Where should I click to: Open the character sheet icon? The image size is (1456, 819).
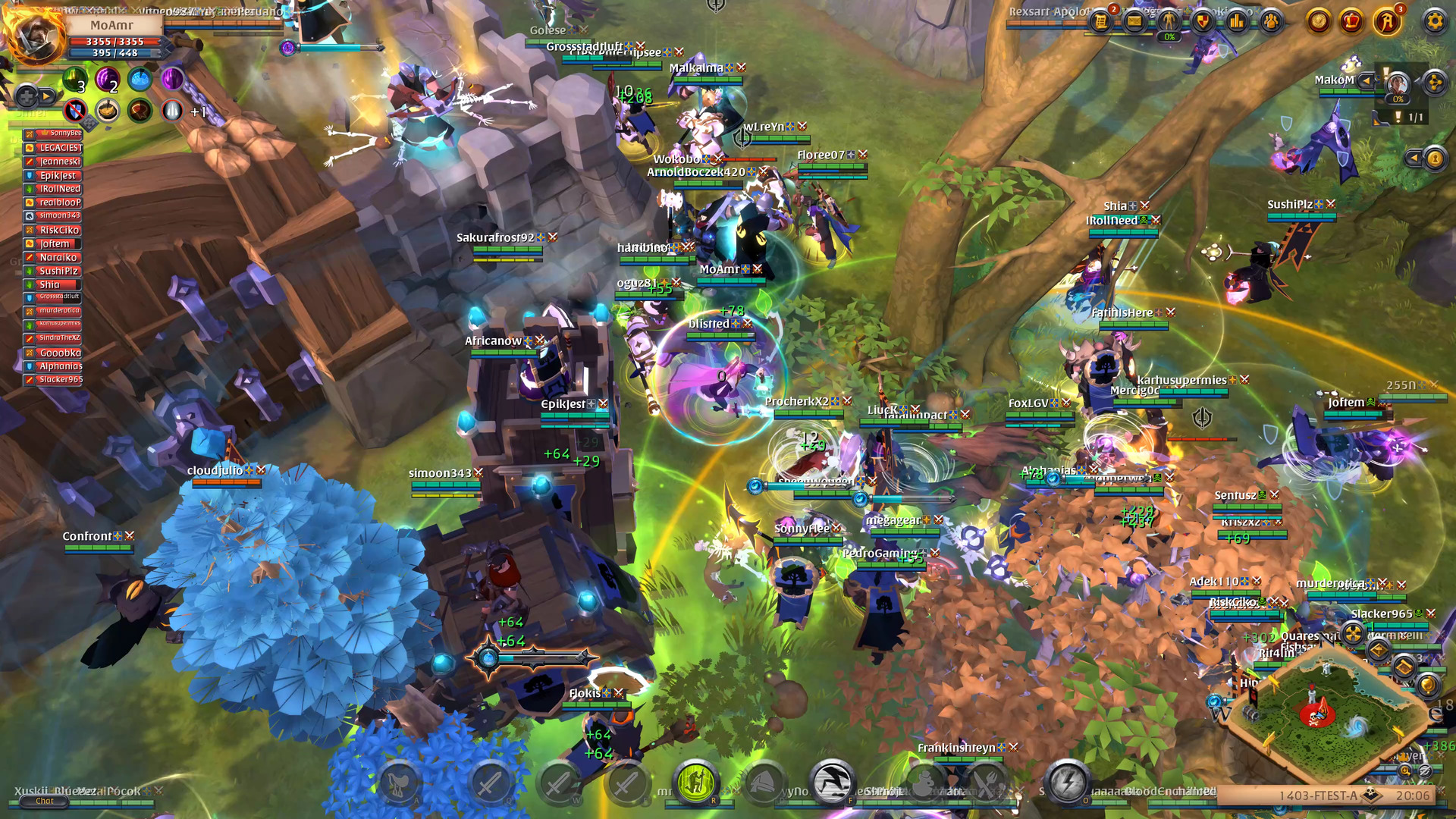coord(1168,22)
